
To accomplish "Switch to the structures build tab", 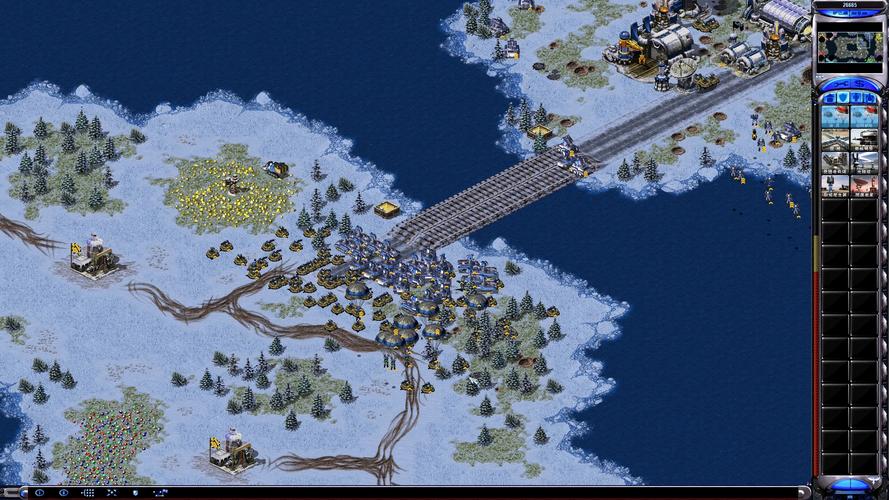I will pos(828,98).
